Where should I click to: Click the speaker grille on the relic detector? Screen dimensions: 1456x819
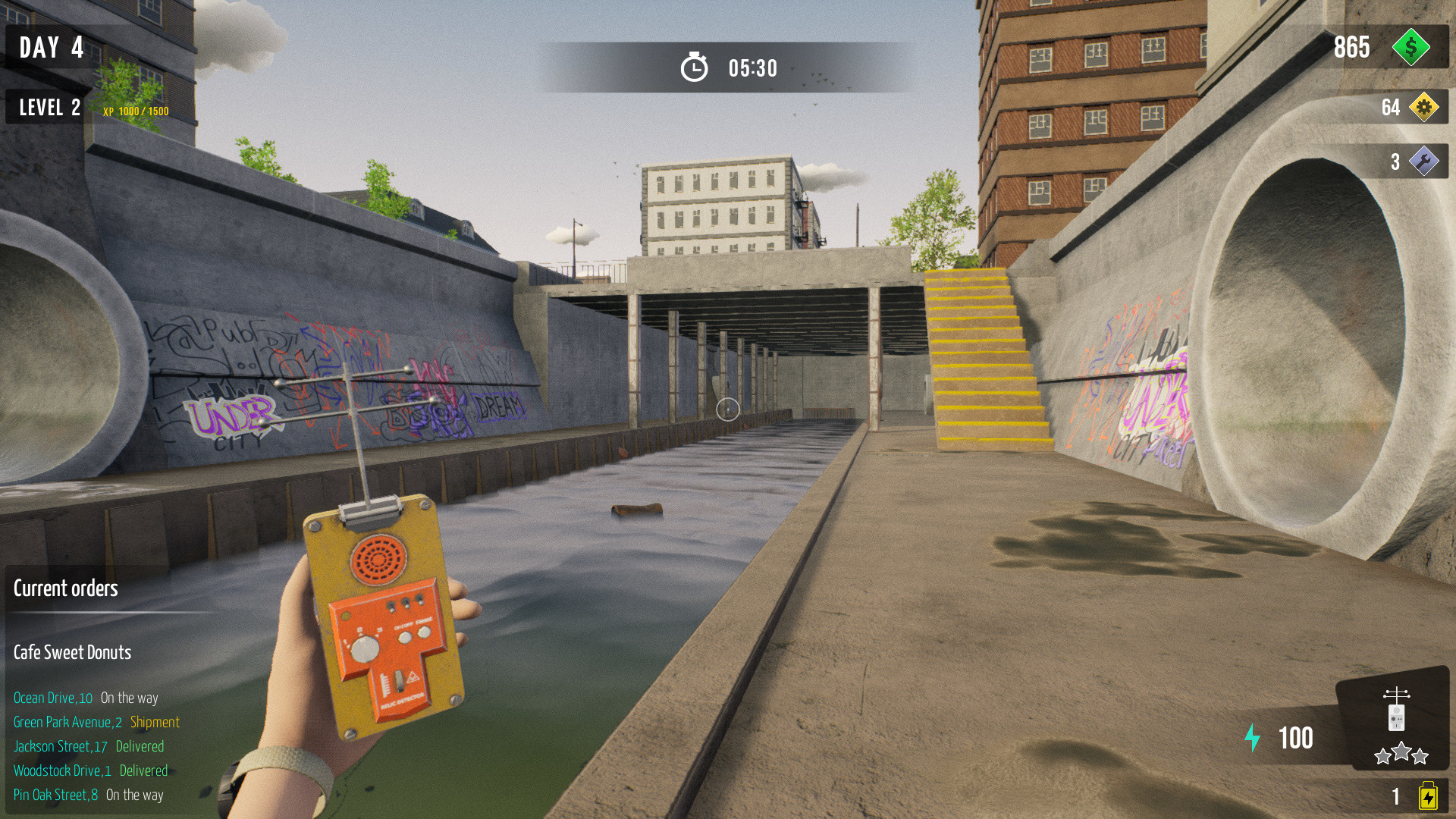379,559
